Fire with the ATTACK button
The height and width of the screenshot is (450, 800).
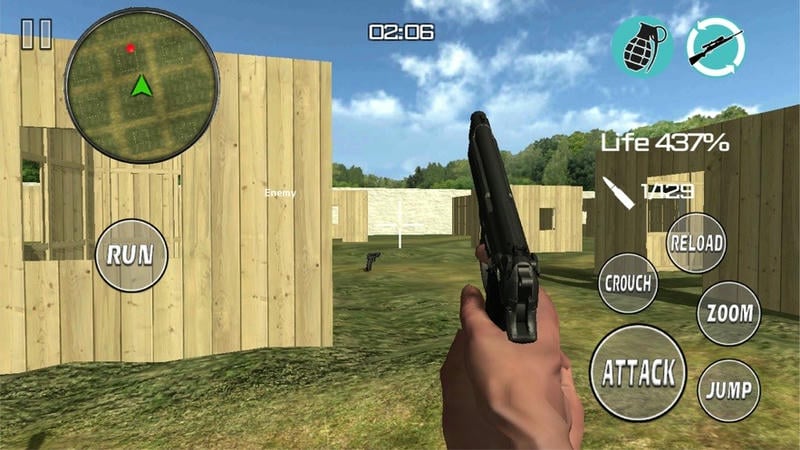point(638,373)
